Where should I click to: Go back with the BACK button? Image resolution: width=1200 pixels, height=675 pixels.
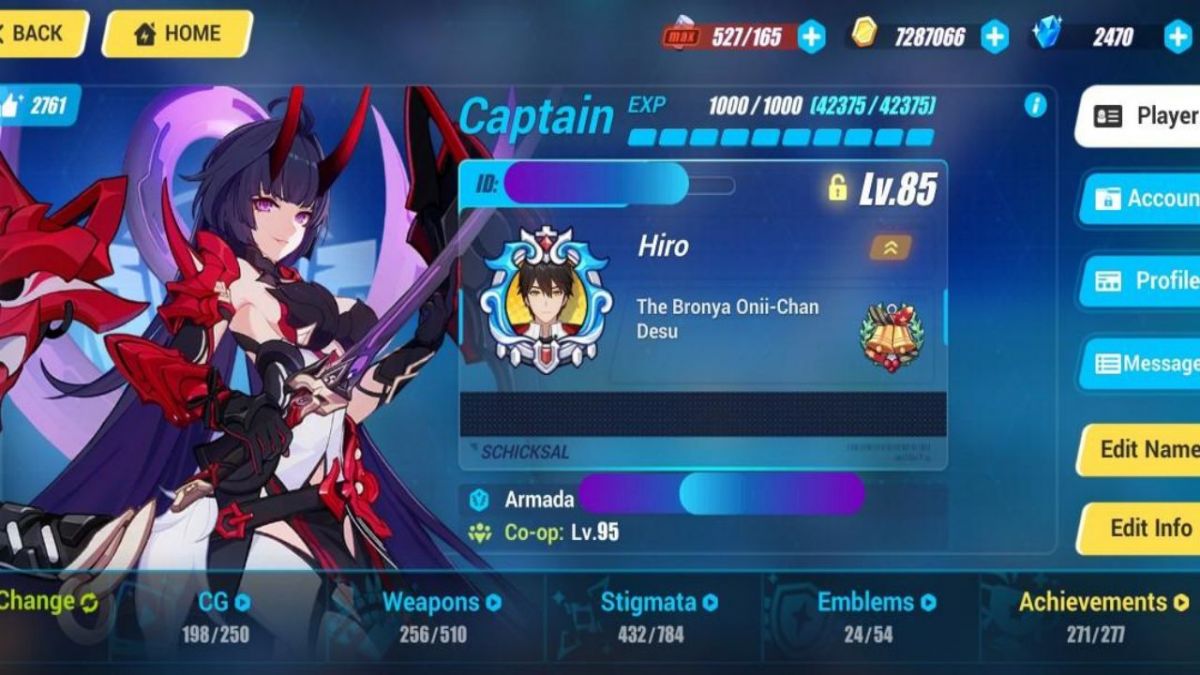click(38, 33)
